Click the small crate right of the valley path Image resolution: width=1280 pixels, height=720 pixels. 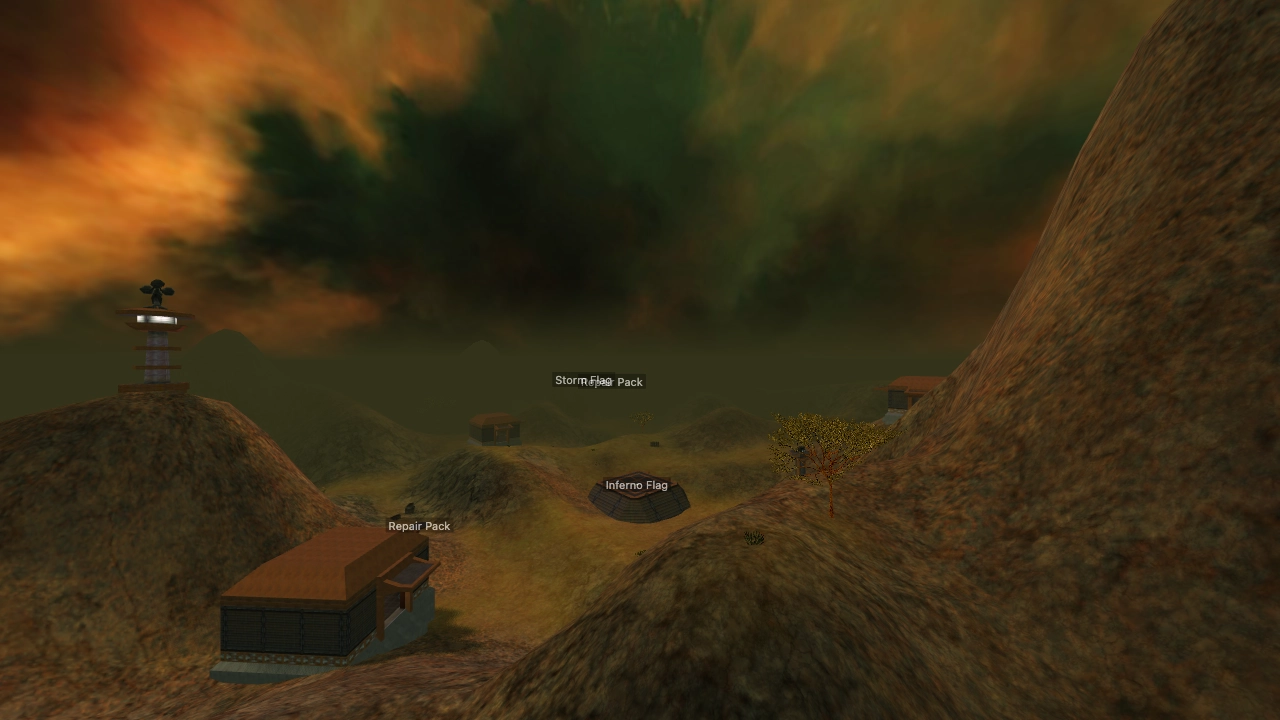pos(655,445)
